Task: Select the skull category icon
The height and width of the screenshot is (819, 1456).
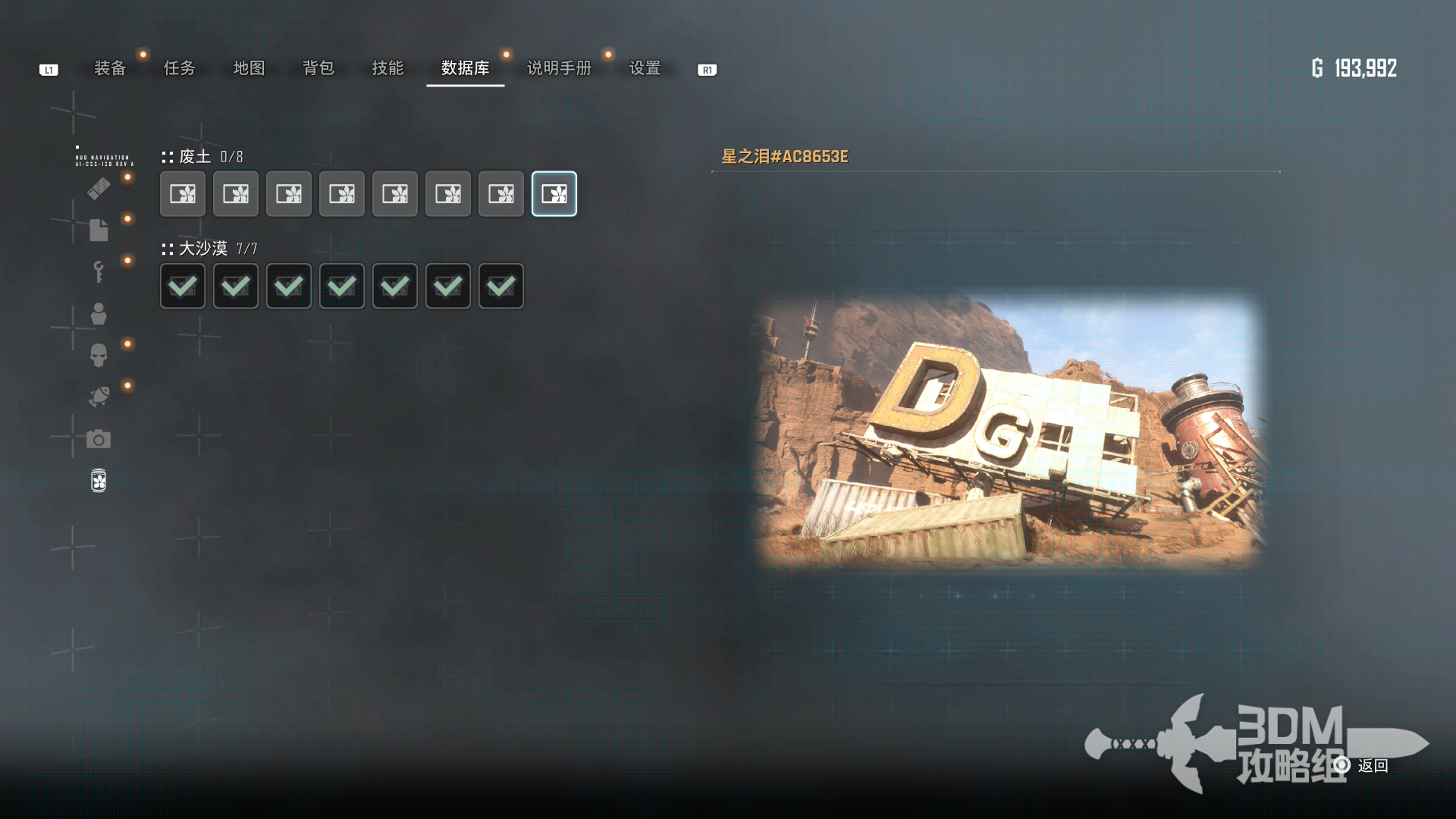Action: (x=99, y=355)
